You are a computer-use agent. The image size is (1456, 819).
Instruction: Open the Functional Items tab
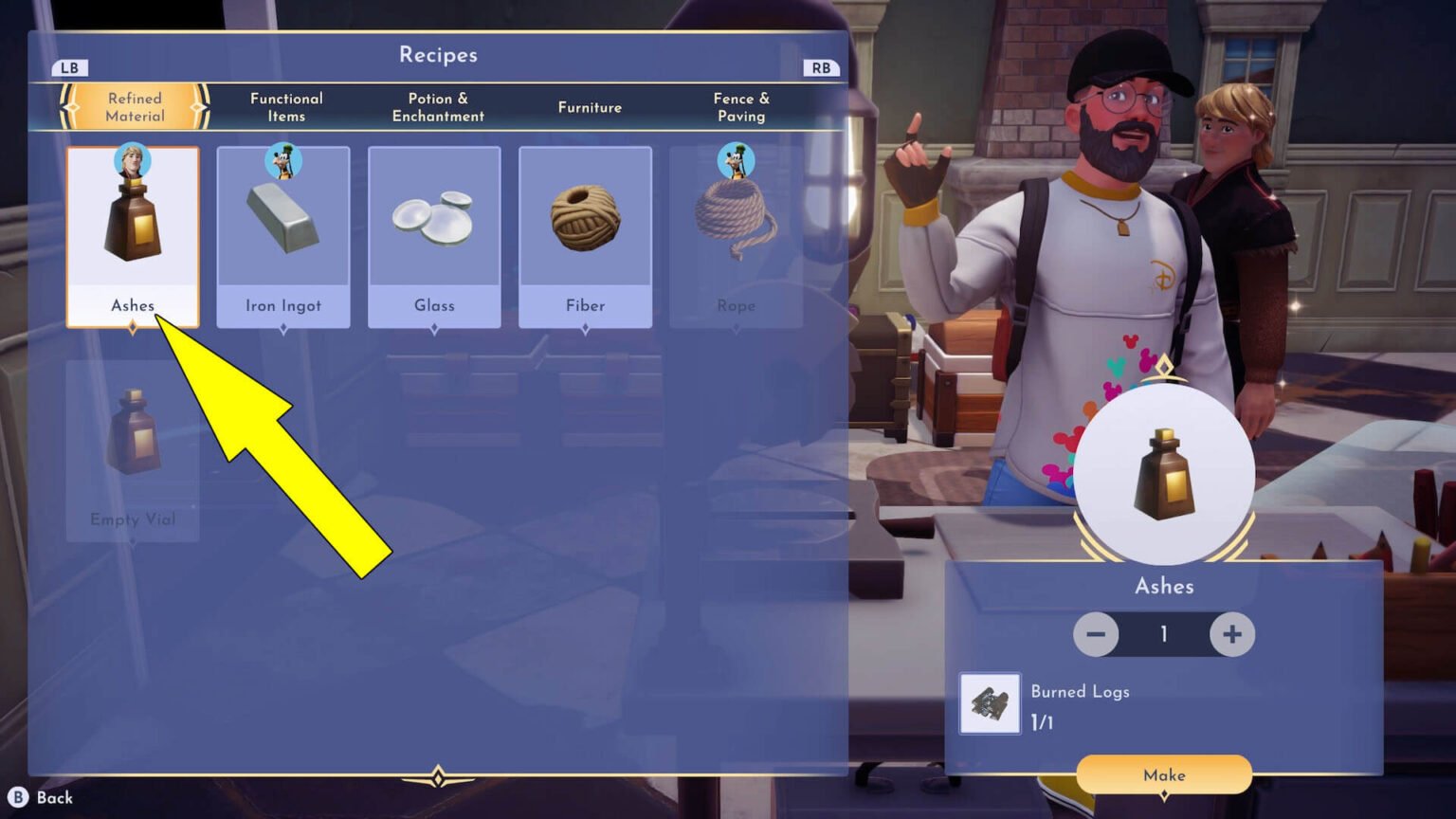pyautogui.click(x=286, y=107)
